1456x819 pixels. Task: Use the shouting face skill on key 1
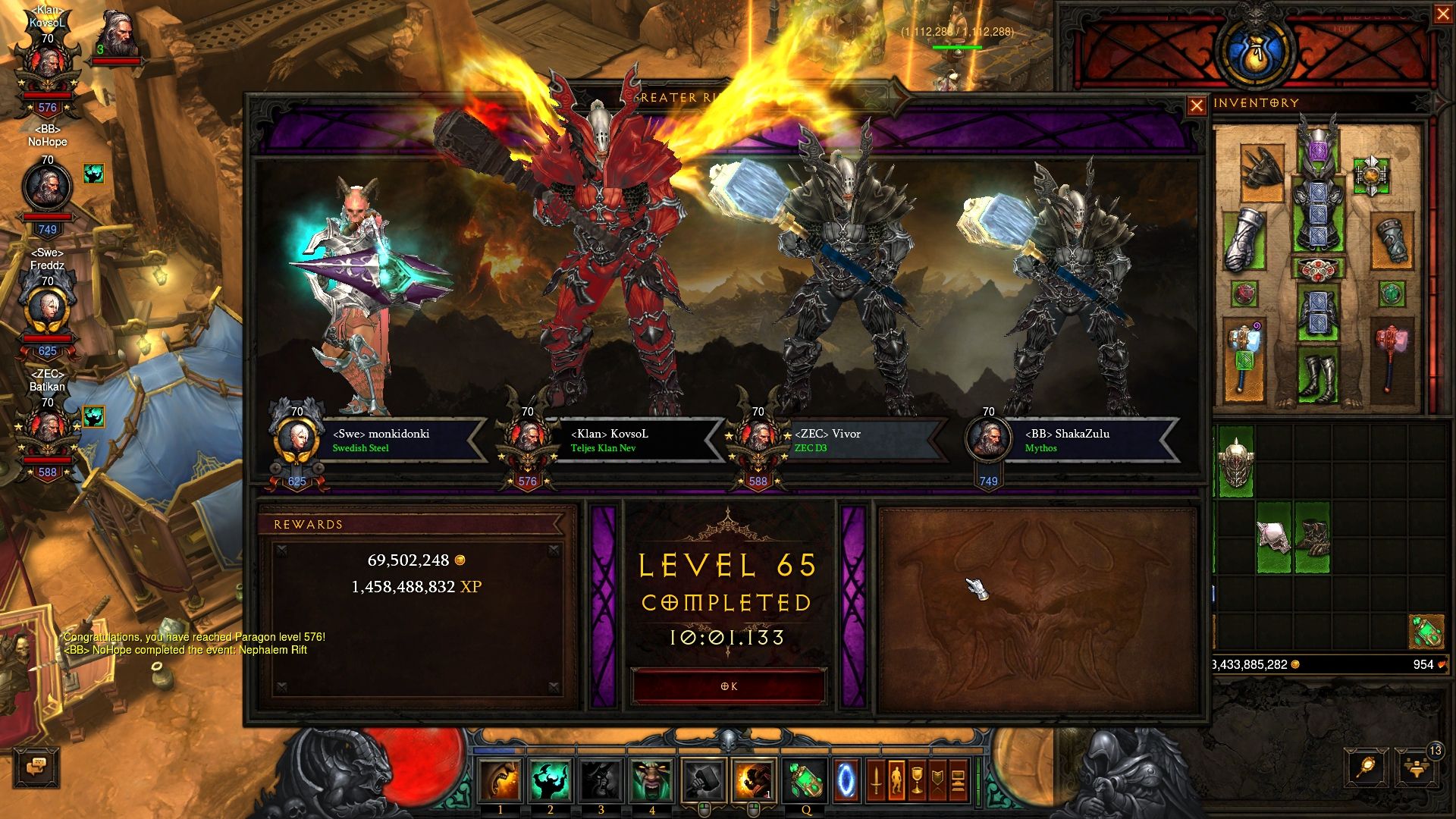point(500,781)
